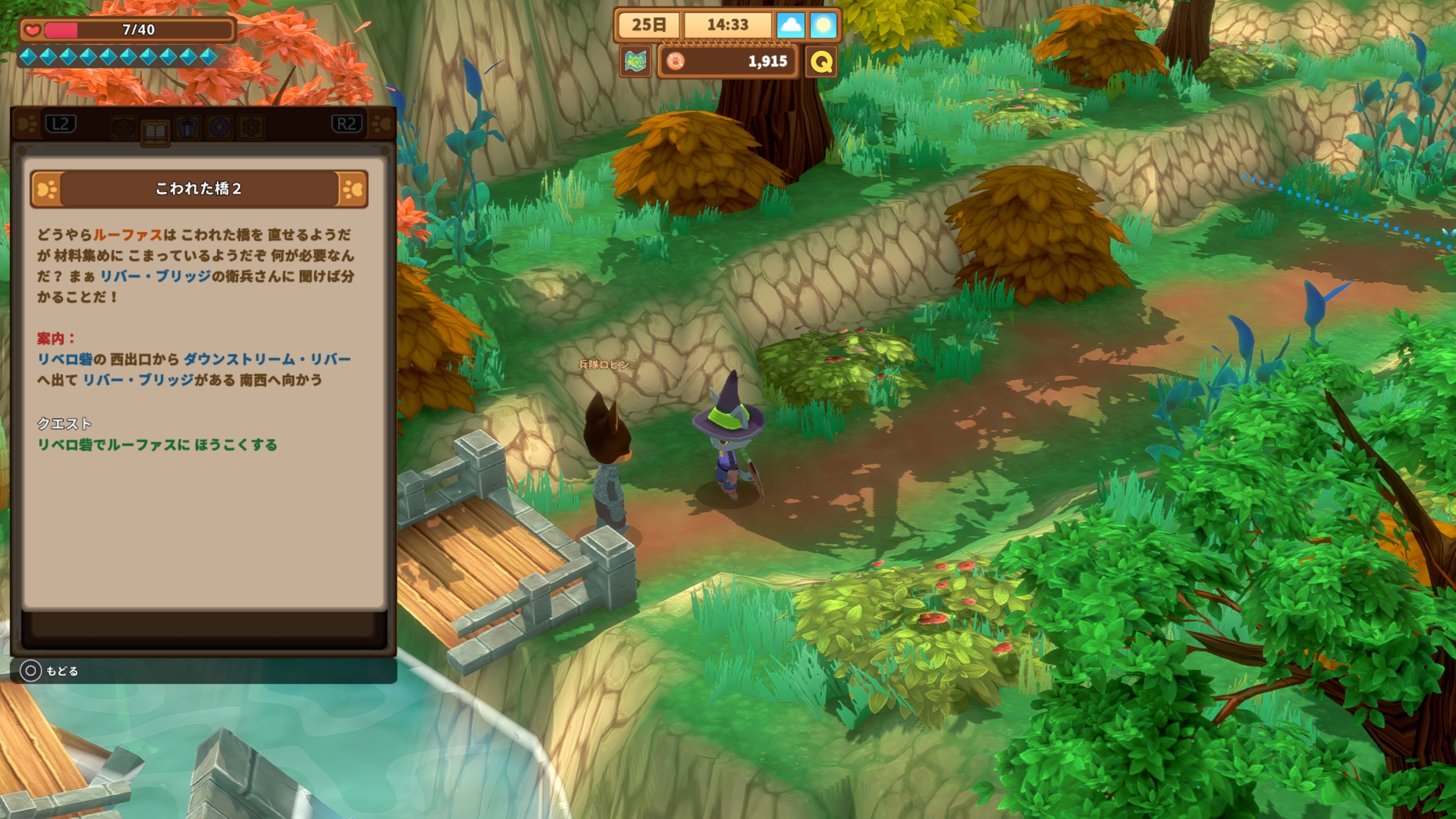The image size is (1456, 819).
Task: Open the purple star emblem tab
Action: (219, 128)
